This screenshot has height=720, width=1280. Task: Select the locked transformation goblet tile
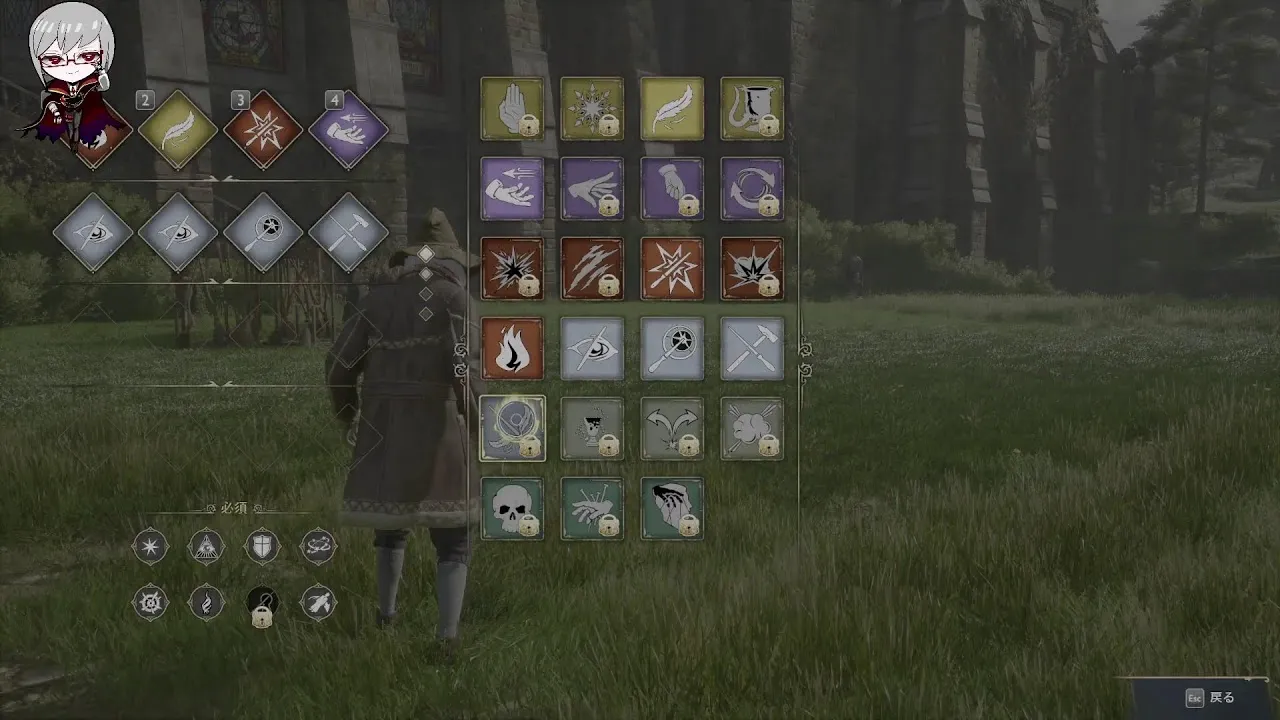coord(592,429)
